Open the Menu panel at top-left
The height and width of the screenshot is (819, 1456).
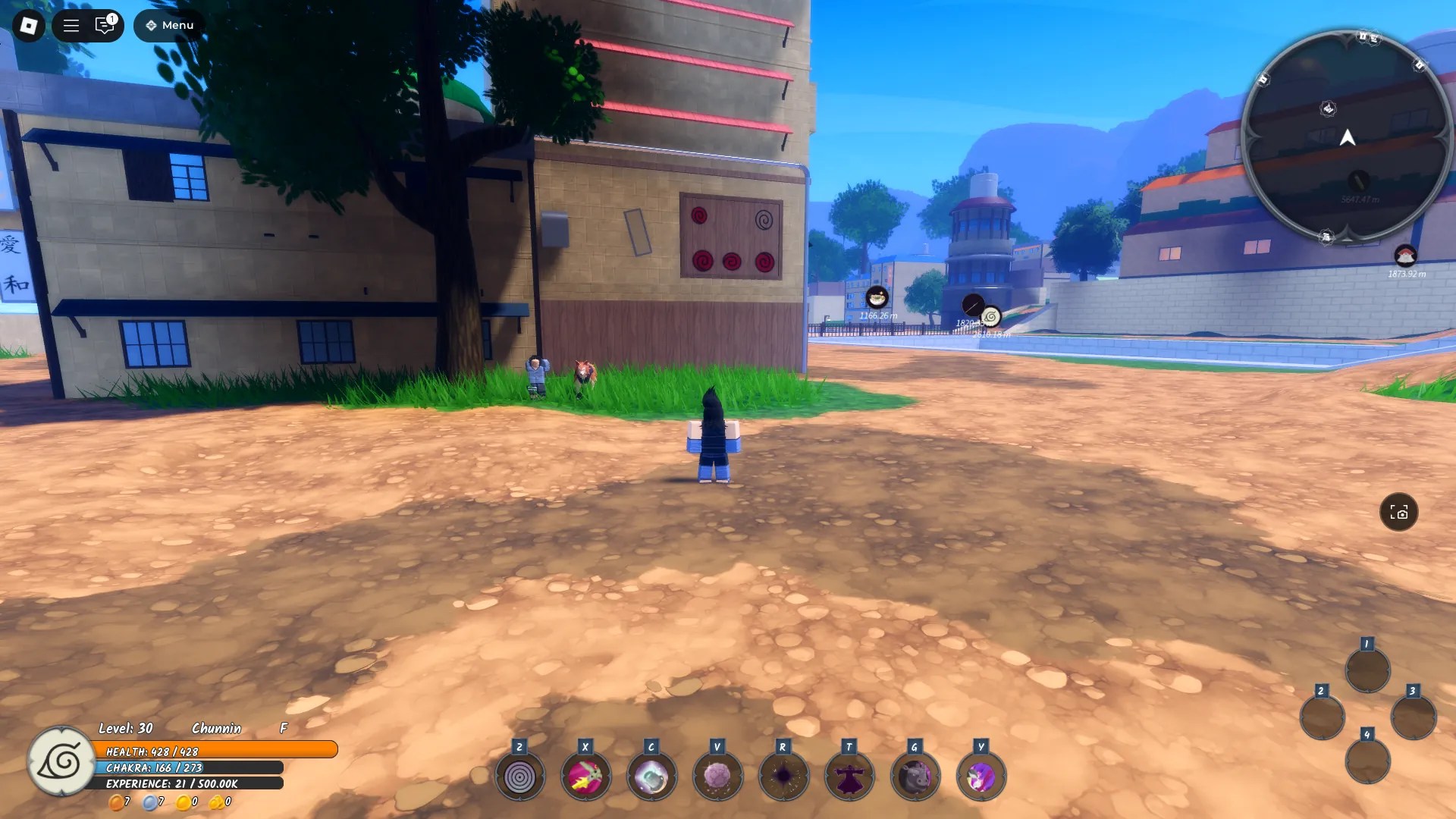click(168, 25)
